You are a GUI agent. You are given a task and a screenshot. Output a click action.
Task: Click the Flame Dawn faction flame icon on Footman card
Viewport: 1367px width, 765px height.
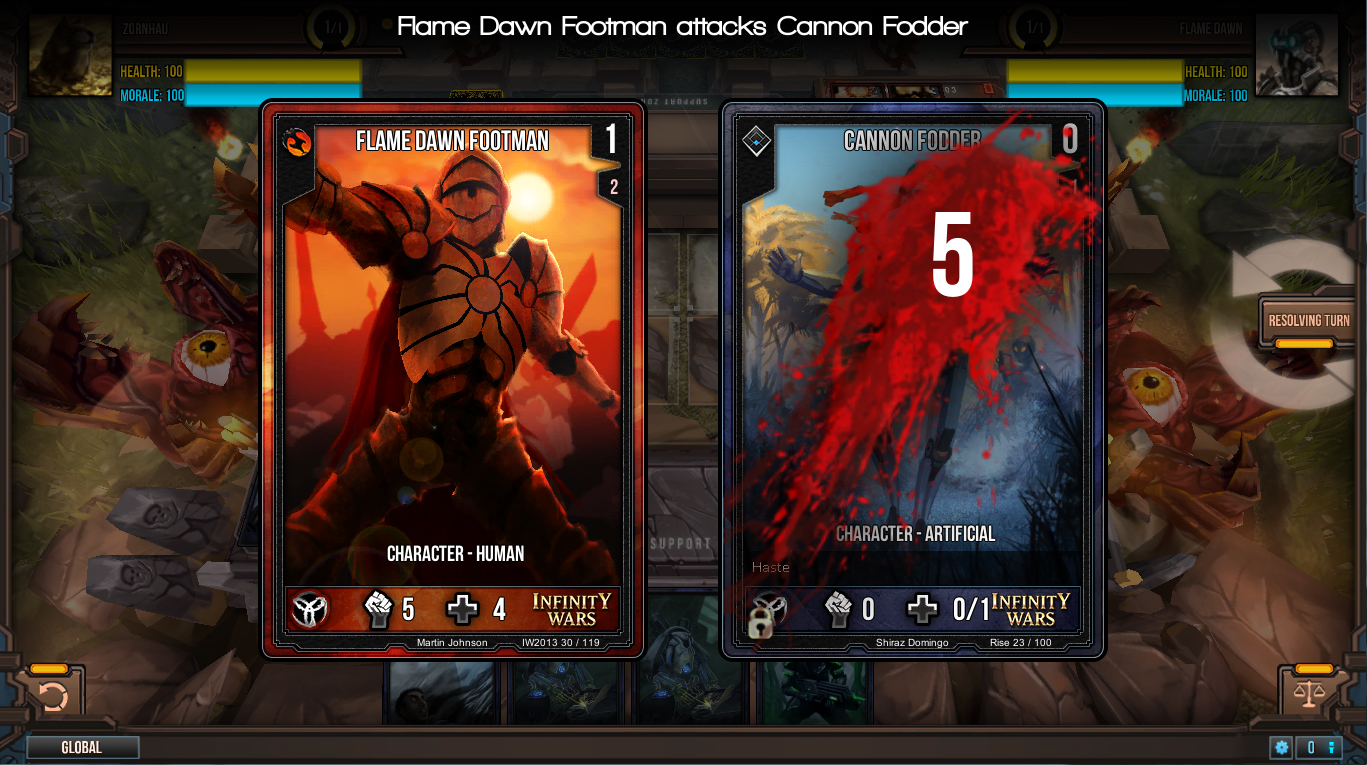[299, 141]
